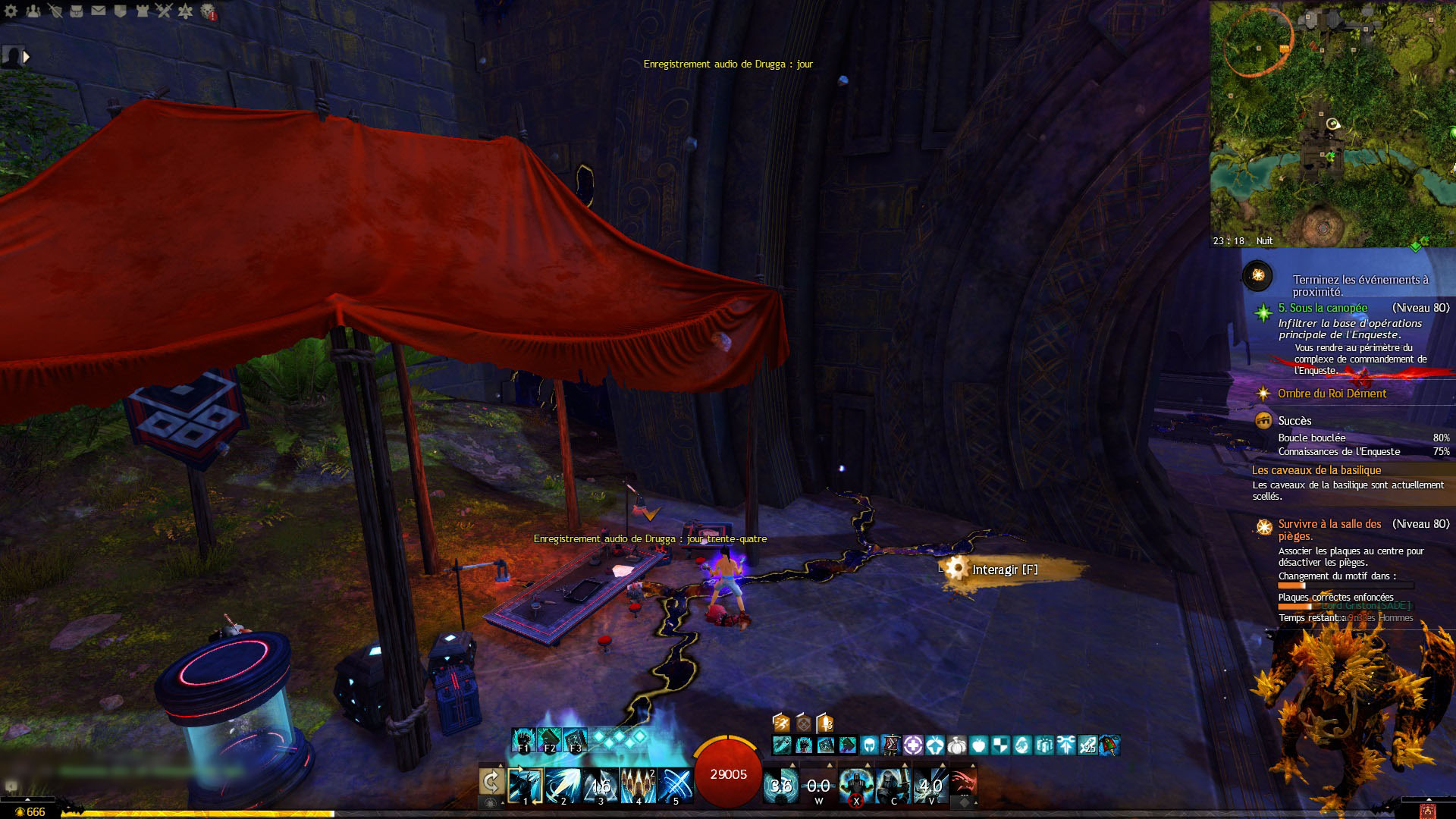The width and height of the screenshot is (1456, 819).
Task: Use weapon skill 2 on the hotbar
Action: (x=563, y=786)
